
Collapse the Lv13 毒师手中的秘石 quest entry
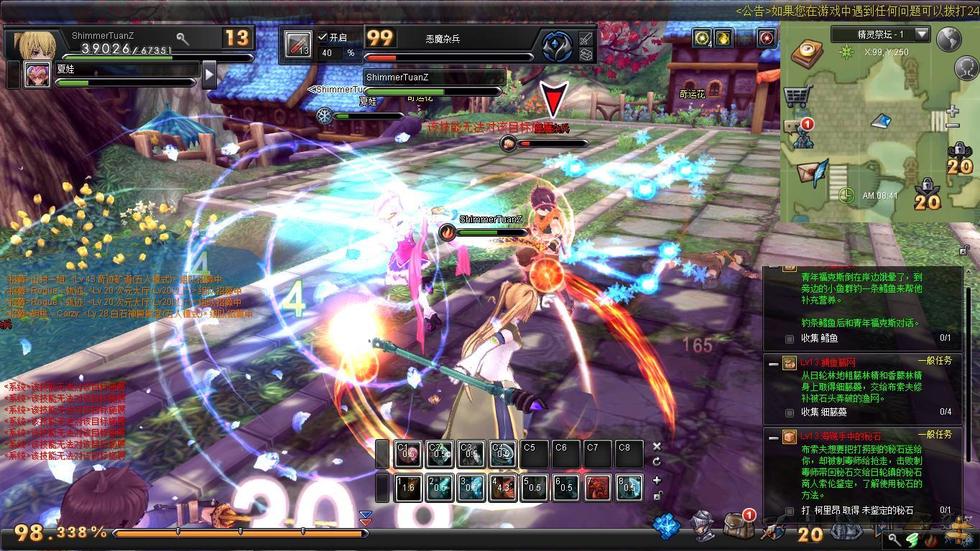(773, 437)
